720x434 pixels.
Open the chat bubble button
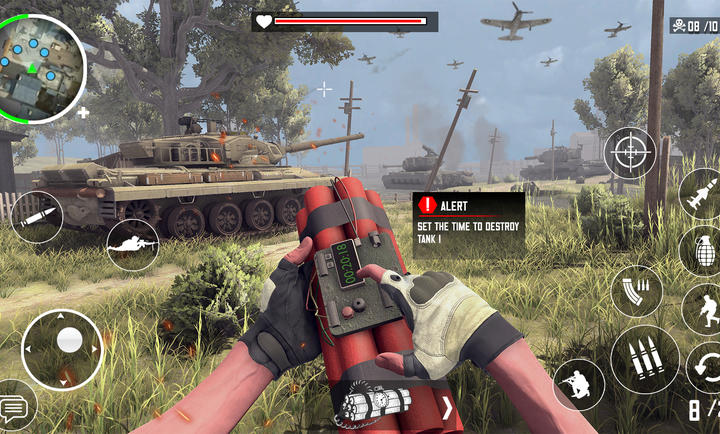tap(15, 407)
